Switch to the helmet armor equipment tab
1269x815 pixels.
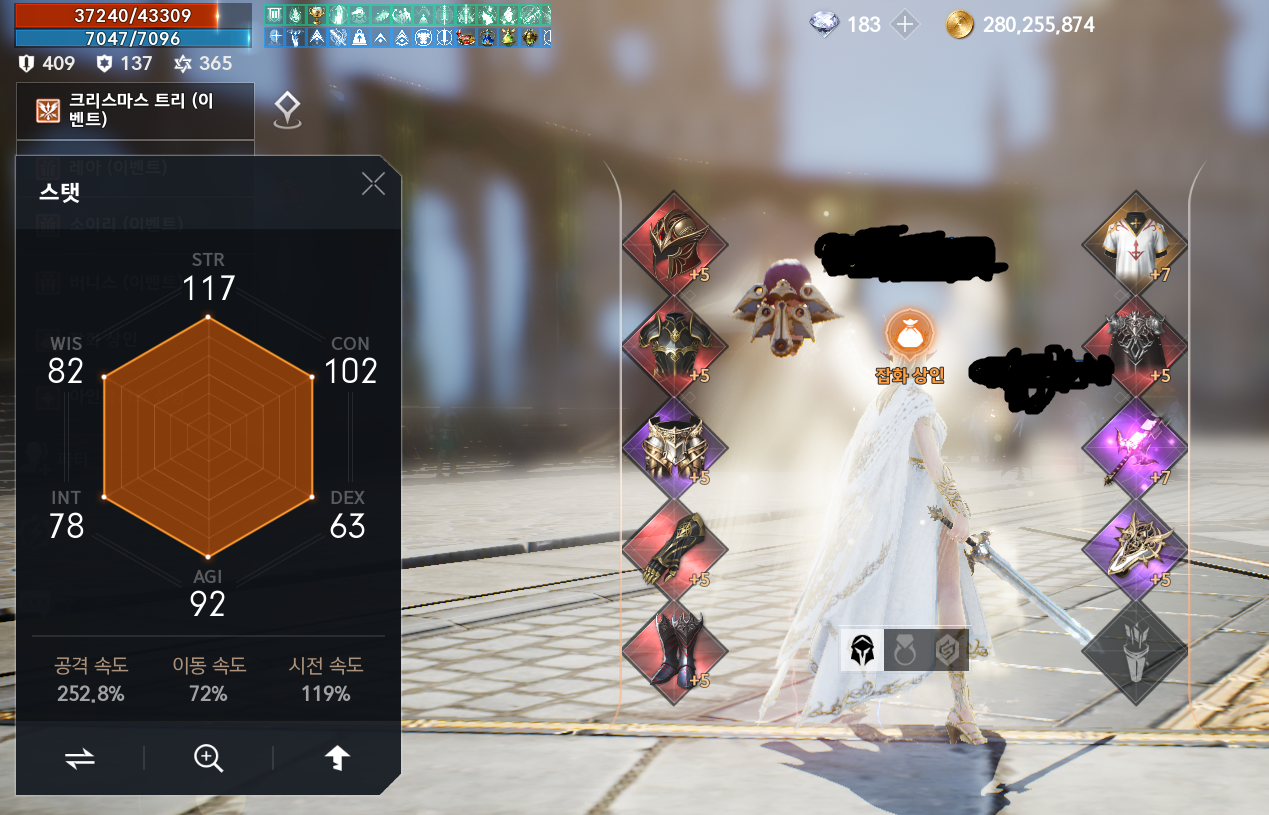[x=861, y=651]
